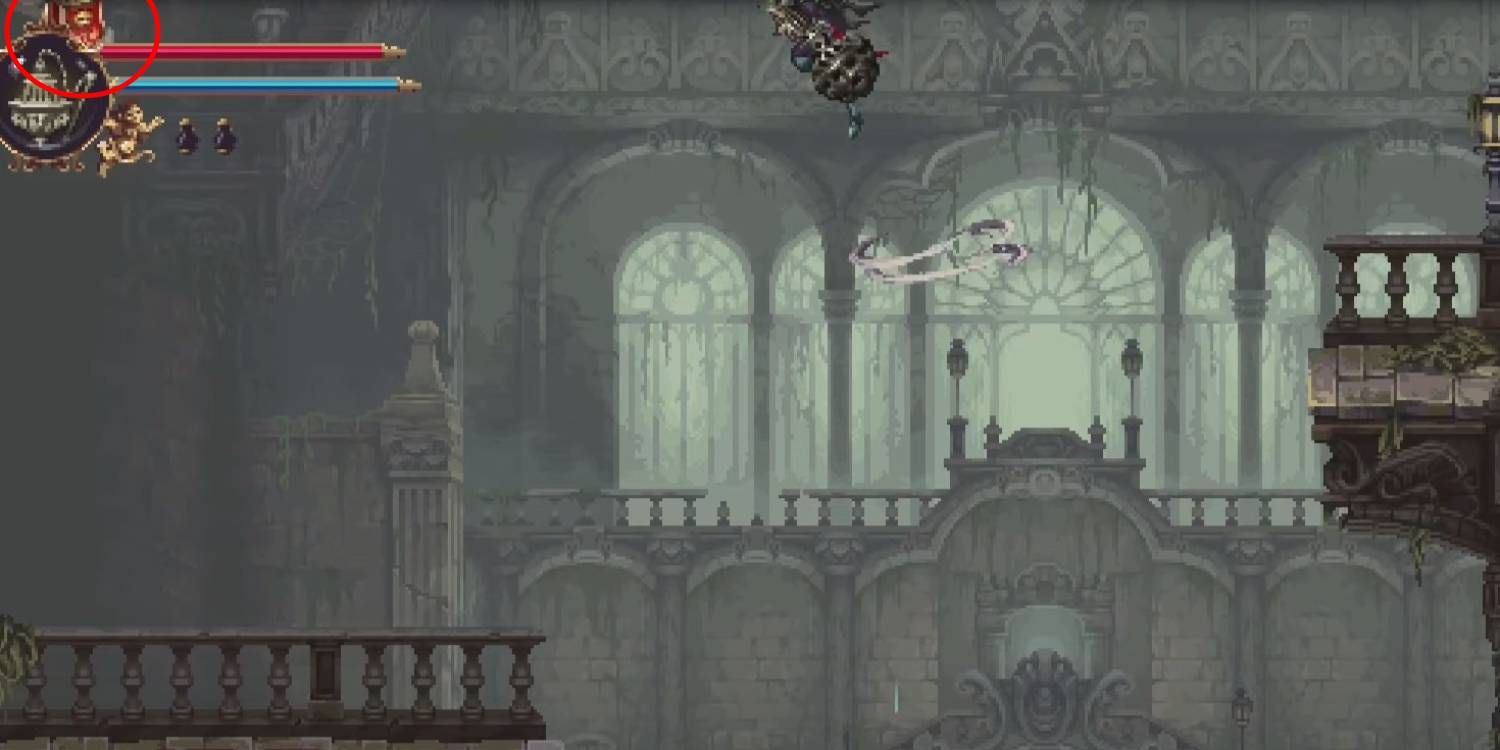Select the first dark bile flask

coord(187,137)
